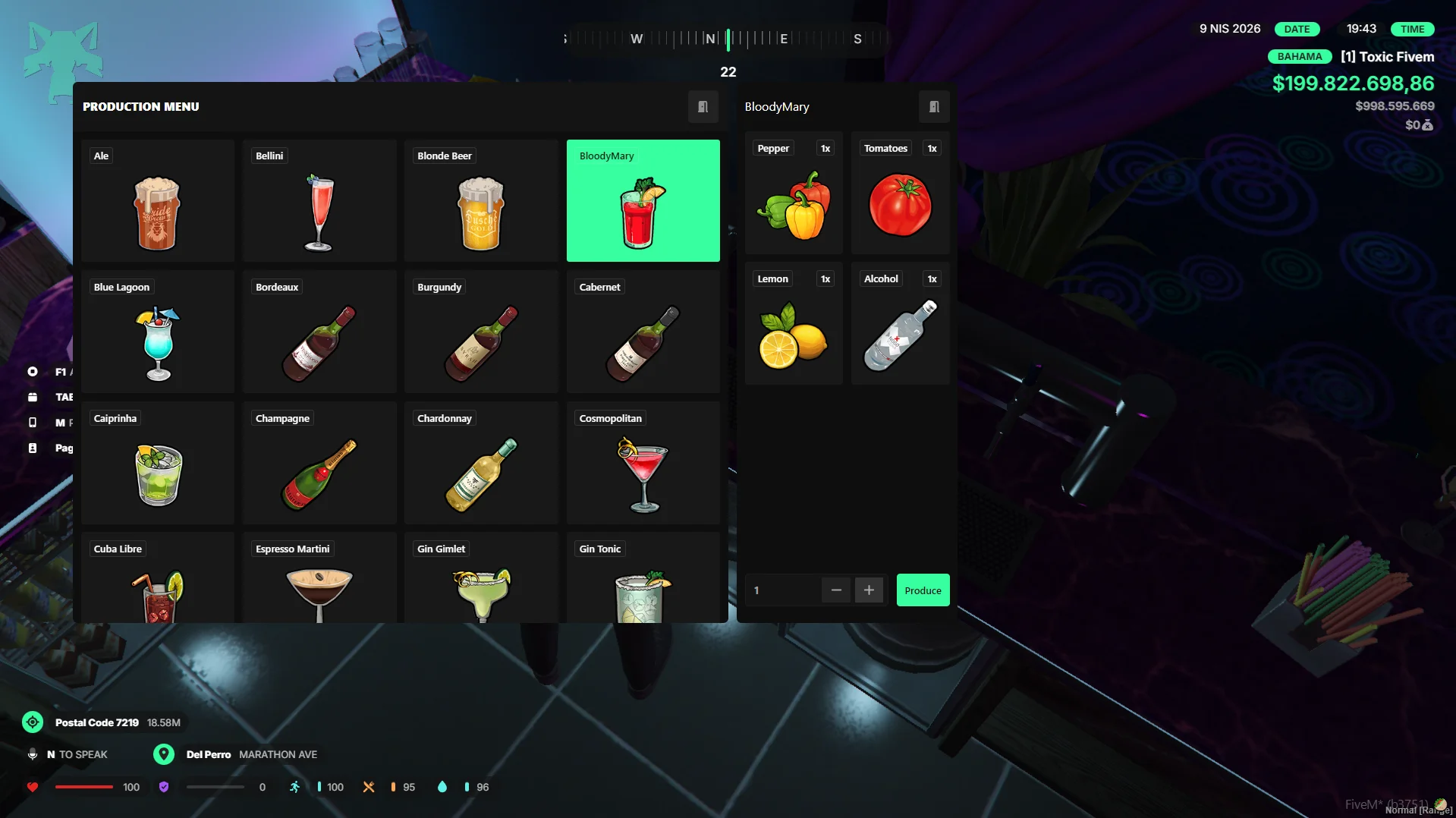The height and width of the screenshot is (818, 1456).
Task: Select the highlighted BloodyMary recipe
Action: pos(643,201)
